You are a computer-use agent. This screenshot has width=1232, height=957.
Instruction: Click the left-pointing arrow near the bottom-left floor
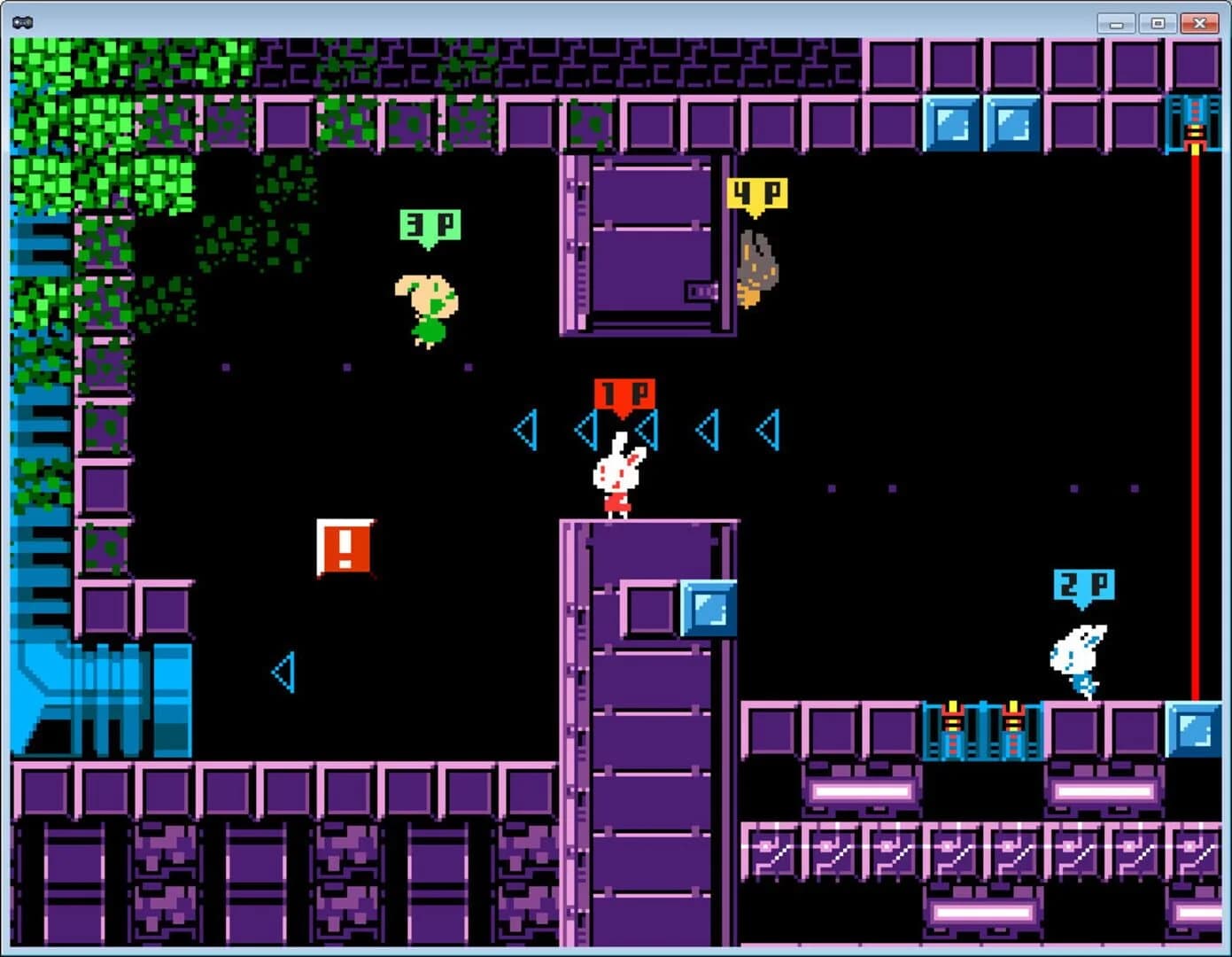click(x=285, y=673)
